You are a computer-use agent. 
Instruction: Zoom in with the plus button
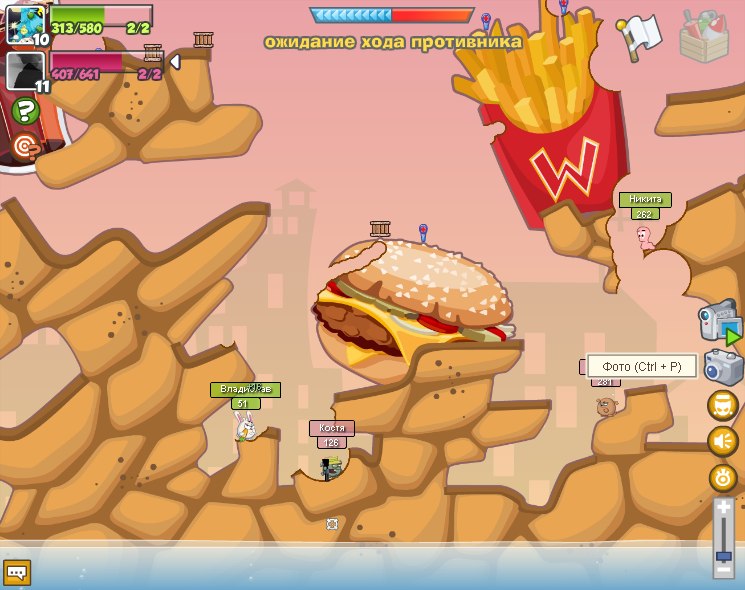pos(724,508)
